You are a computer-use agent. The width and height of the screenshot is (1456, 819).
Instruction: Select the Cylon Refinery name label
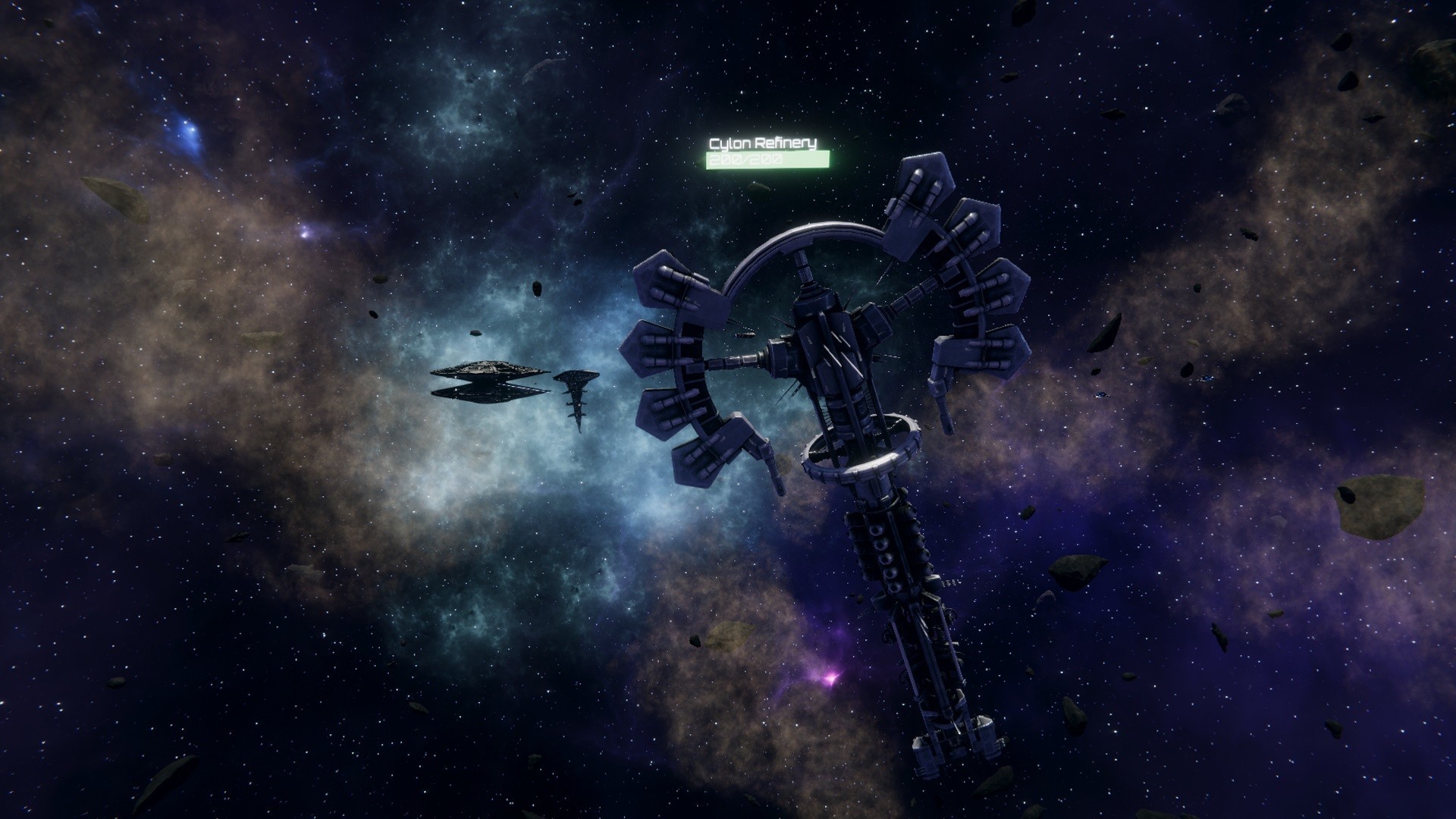[x=762, y=143]
